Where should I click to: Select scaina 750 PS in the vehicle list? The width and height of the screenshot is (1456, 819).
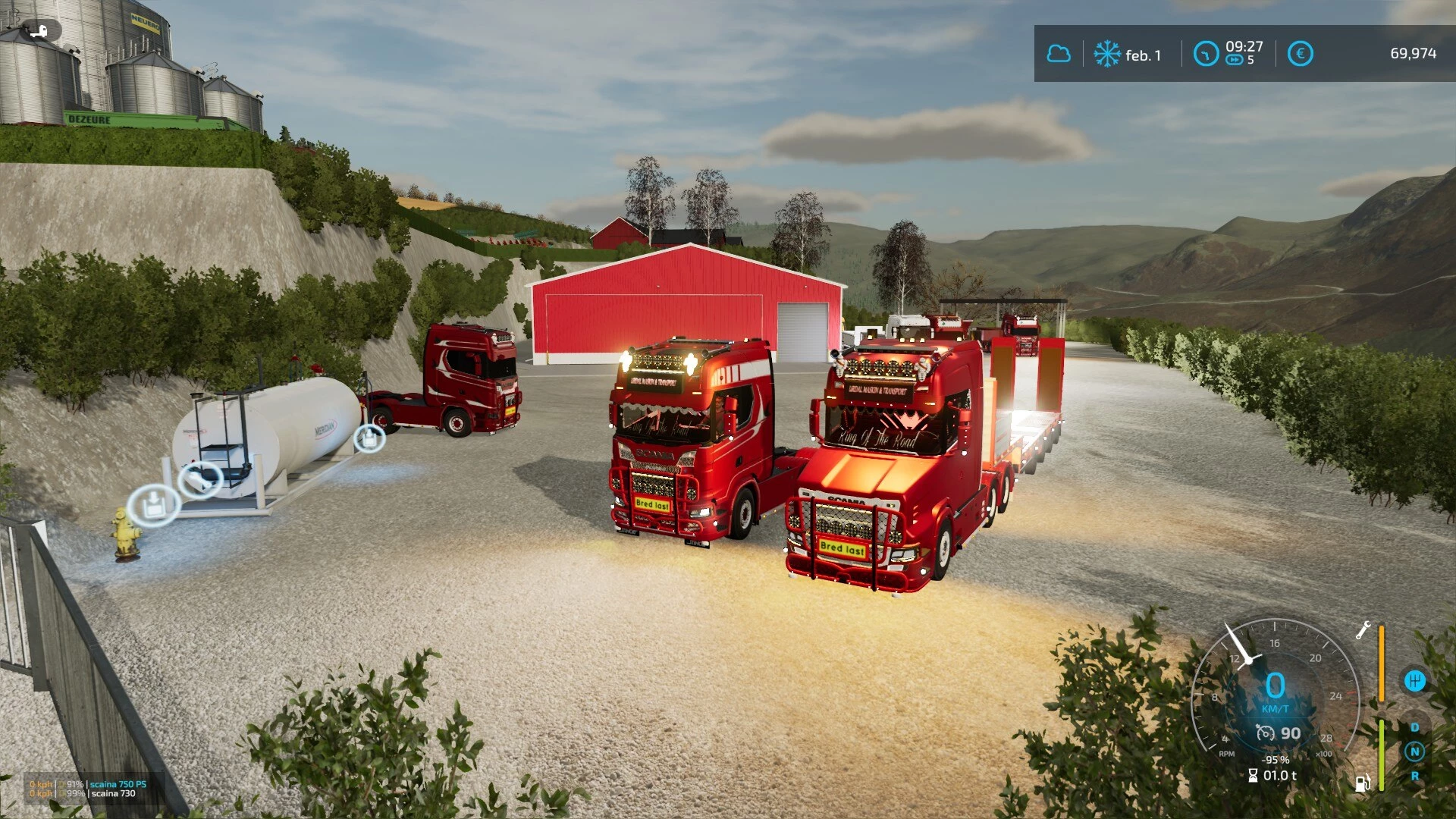[x=118, y=784]
